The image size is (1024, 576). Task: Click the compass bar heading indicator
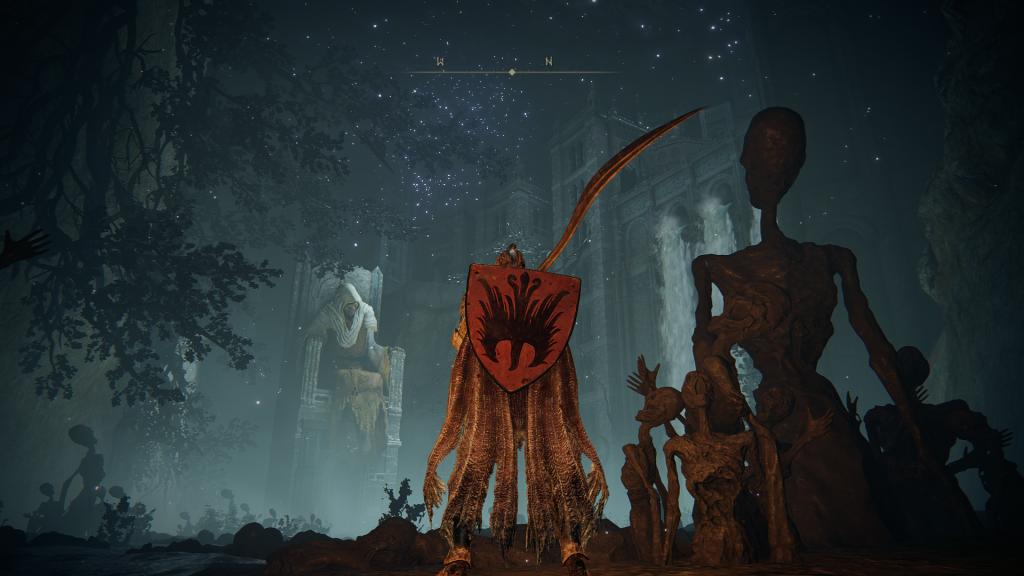[512, 72]
